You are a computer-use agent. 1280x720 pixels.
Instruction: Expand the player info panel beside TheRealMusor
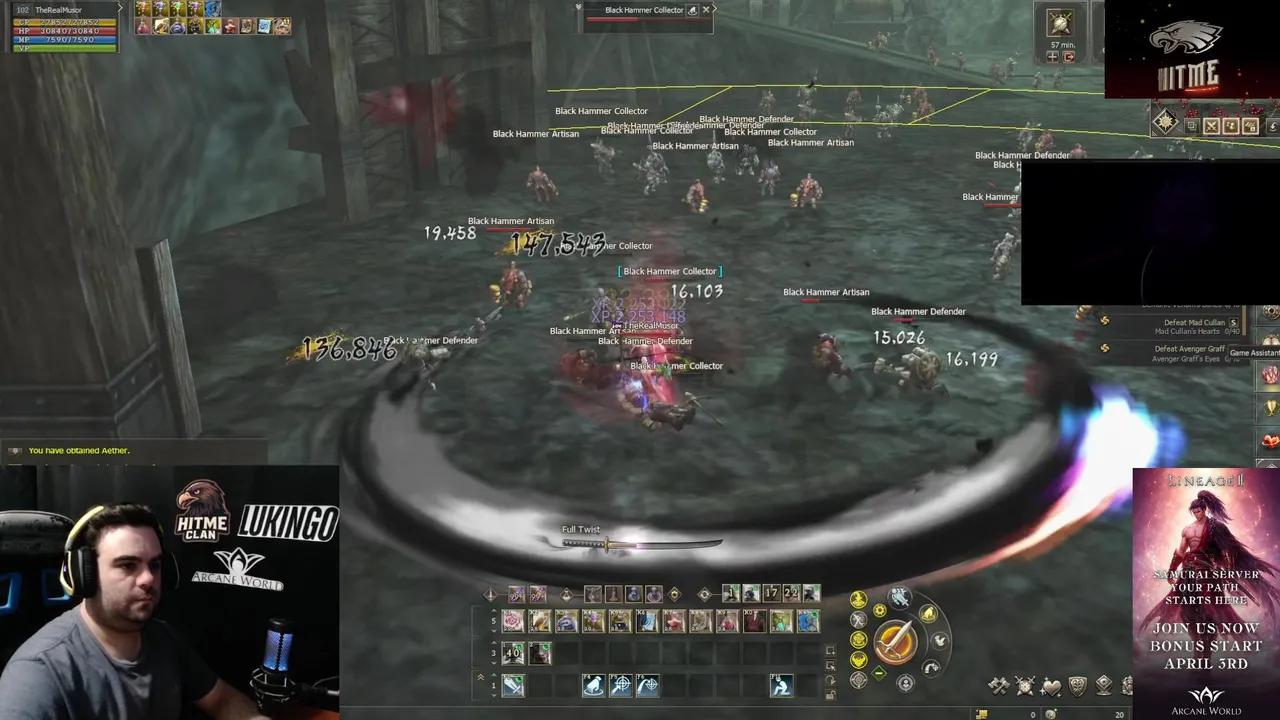[x=121, y=9]
